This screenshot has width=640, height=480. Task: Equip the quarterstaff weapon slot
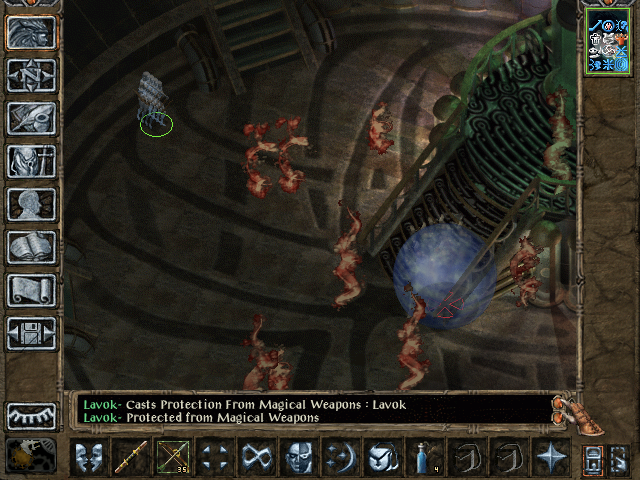pos(131,457)
